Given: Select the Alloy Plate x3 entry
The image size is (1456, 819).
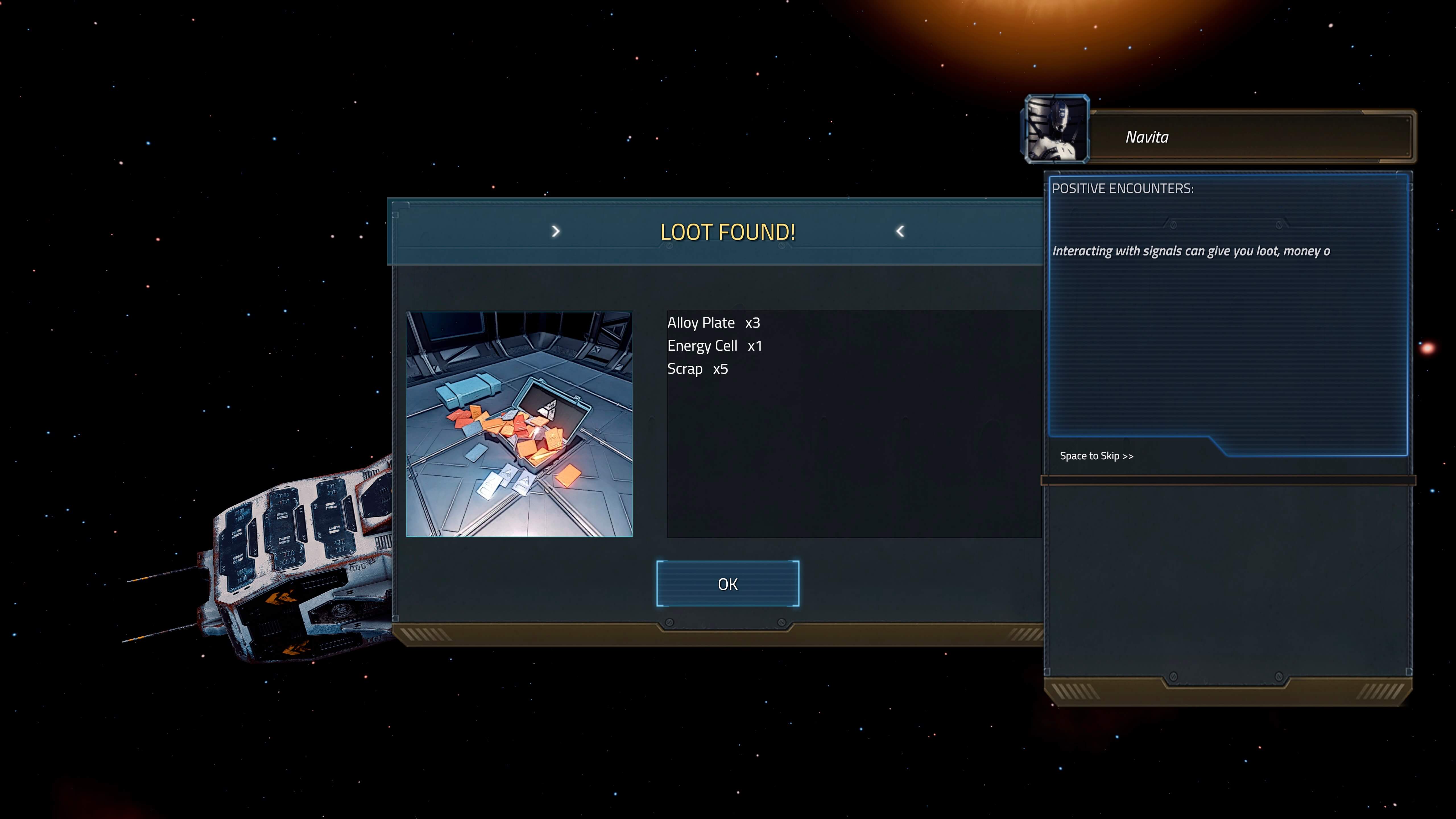Looking at the screenshot, I should [713, 322].
